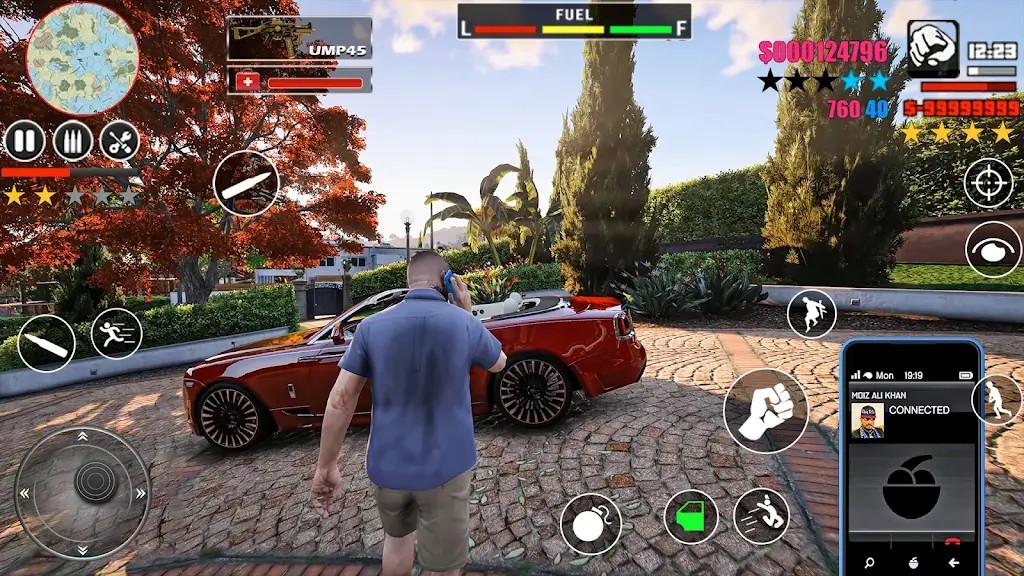Screen dimensions: 1024x576
Task: Tap the bullet button below the UMP45 panel
Action: pyautogui.click(x=246, y=183)
